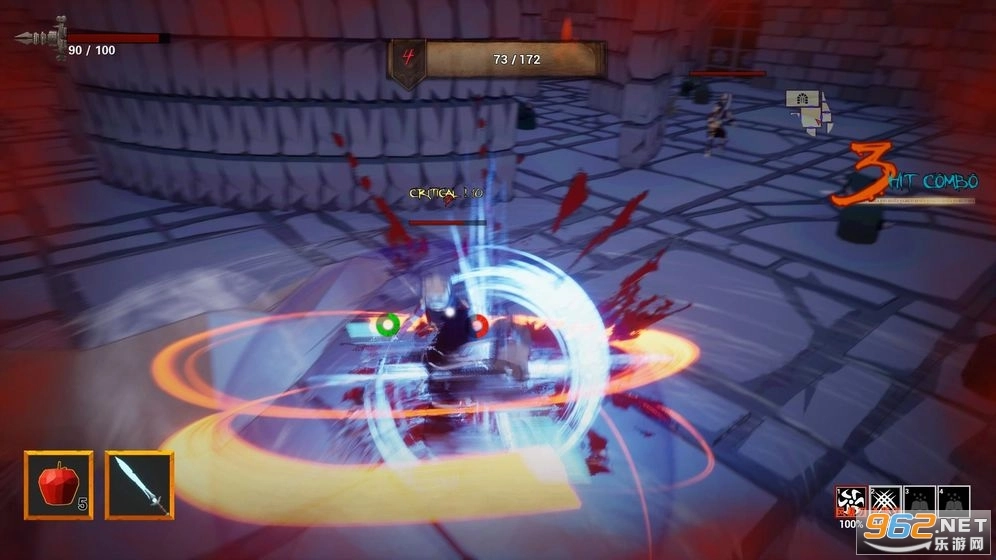
Task: Open the dungeon room minimap
Action: [x=809, y=110]
